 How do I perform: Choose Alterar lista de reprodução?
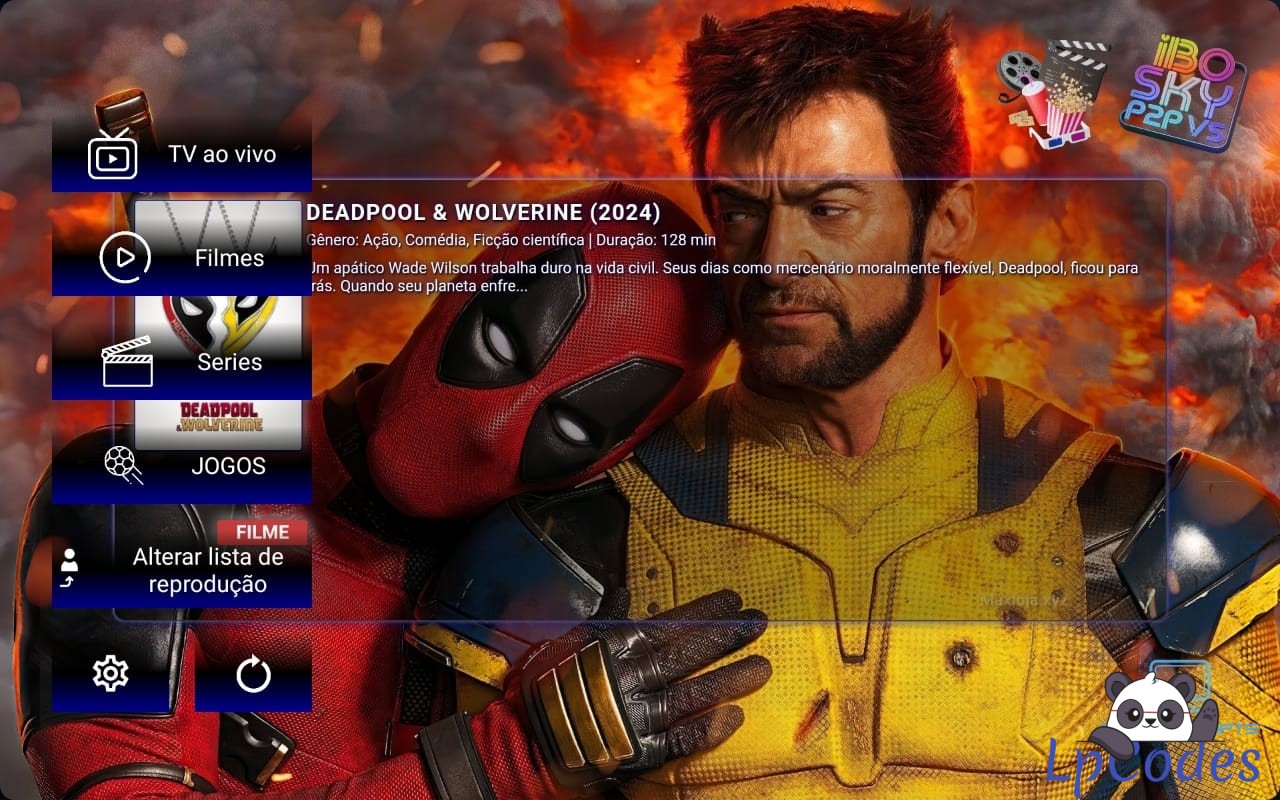tap(182, 570)
